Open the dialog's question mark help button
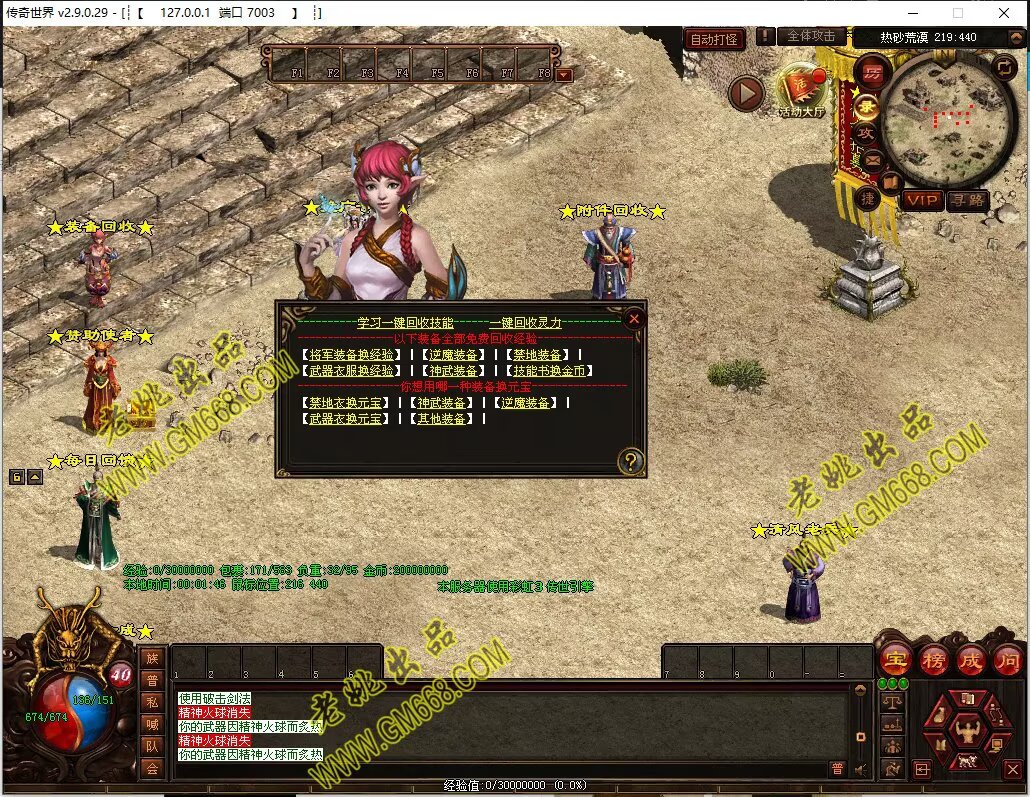This screenshot has height=797, width=1030. [x=631, y=461]
